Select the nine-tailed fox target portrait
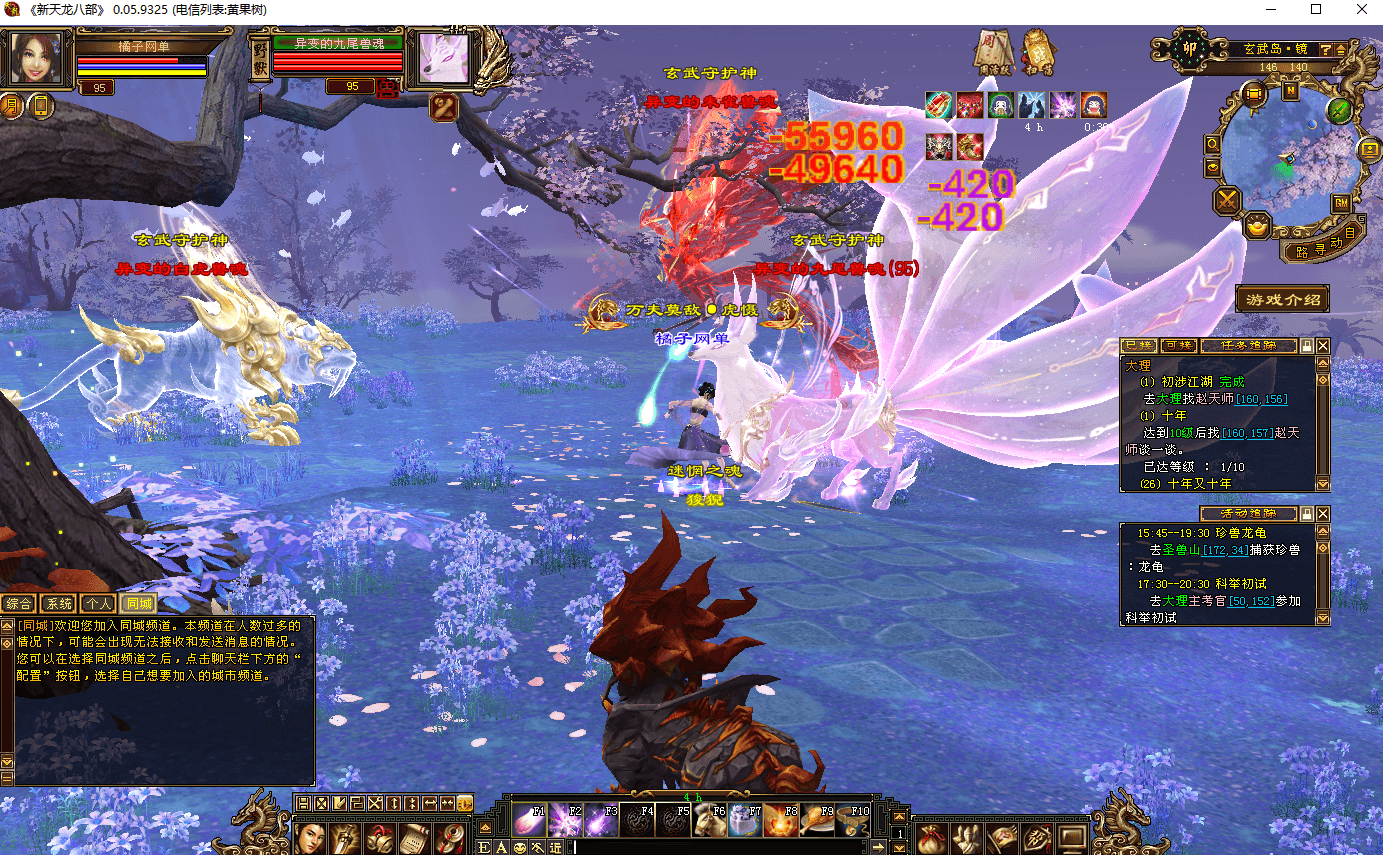Viewport: 1383px width, 855px height. coord(442,58)
